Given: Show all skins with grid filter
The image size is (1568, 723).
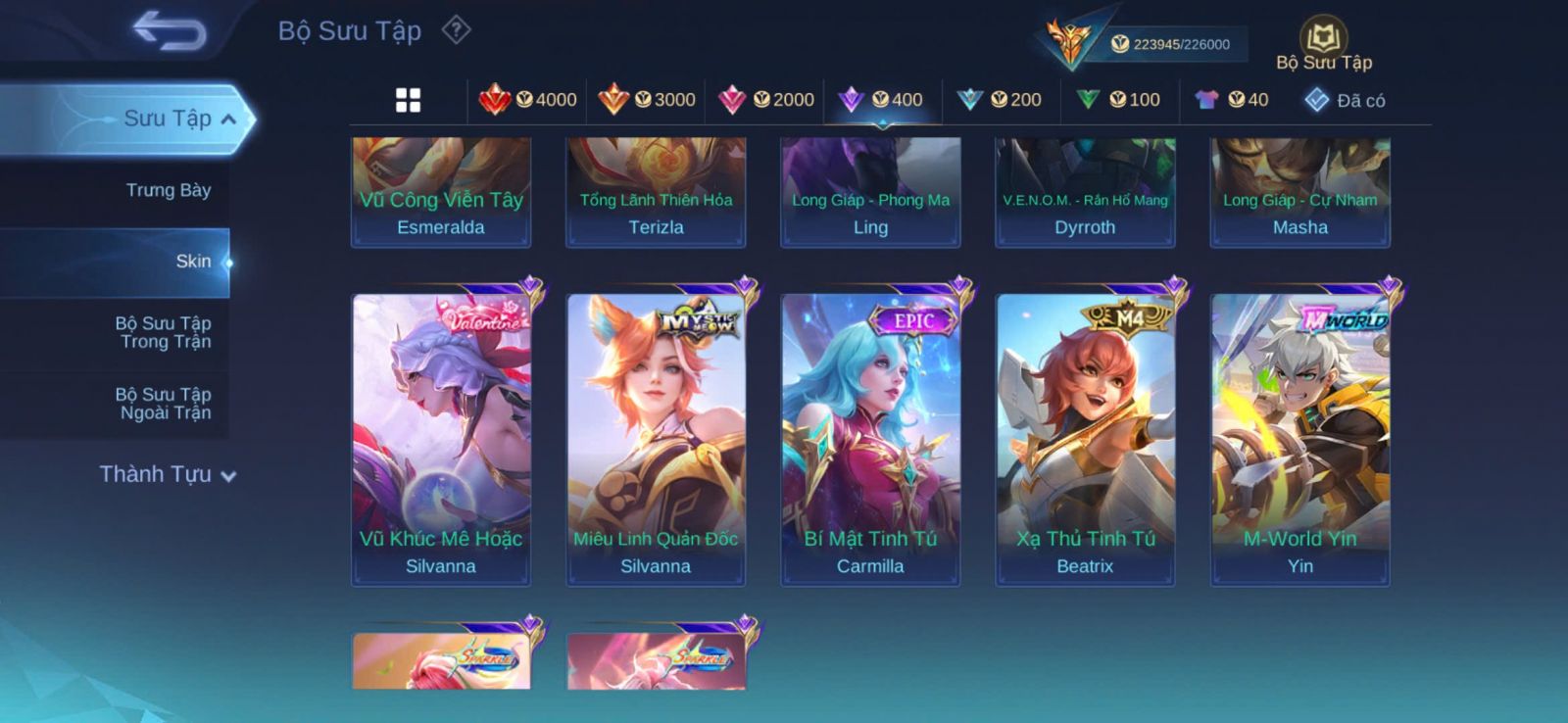Looking at the screenshot, I should coord(408,100).
